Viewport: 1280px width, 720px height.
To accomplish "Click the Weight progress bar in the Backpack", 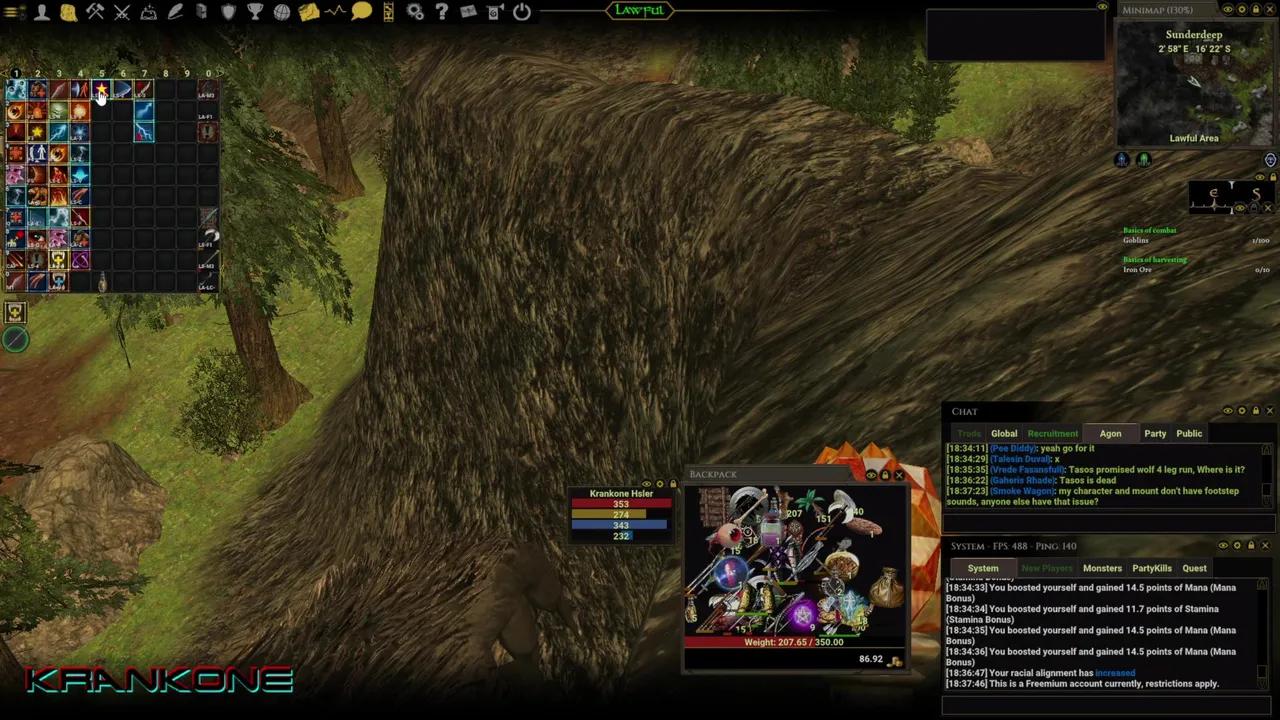I will tap(794, 642).
